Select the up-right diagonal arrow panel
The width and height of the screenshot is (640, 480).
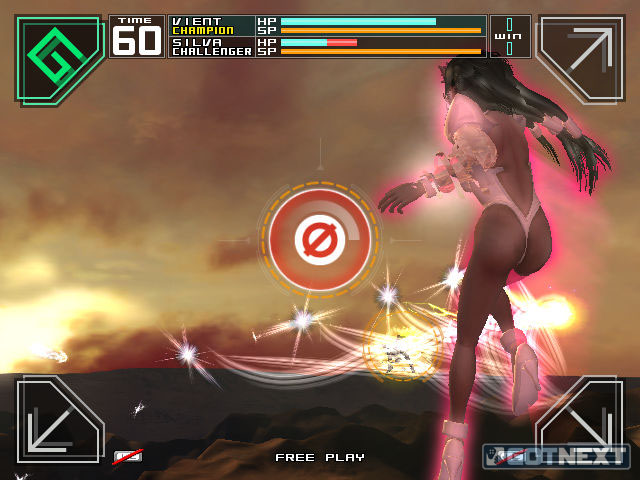pos(581,58)
